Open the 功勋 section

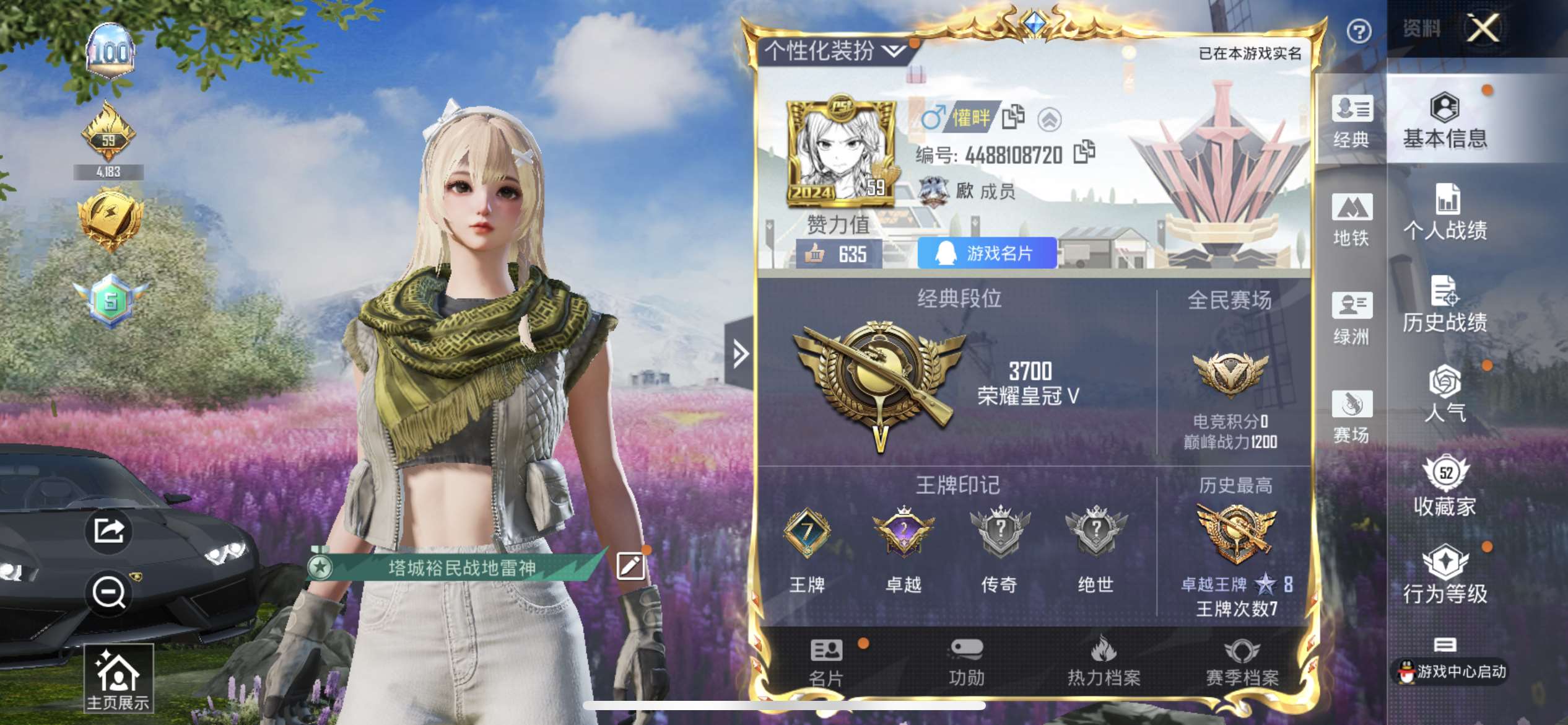pyautogui.click(x=966, y=663)
